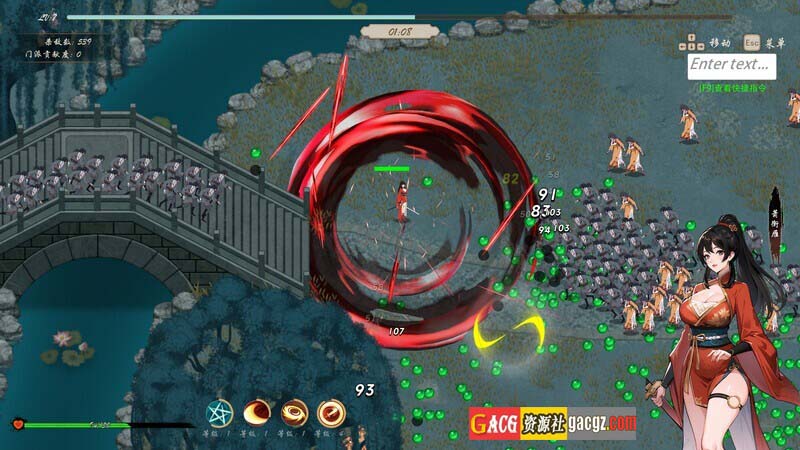Screen dimensions: 800x450
Task: Choose the golden whirlwind skill icon
Action: click(x=294, y=411)
